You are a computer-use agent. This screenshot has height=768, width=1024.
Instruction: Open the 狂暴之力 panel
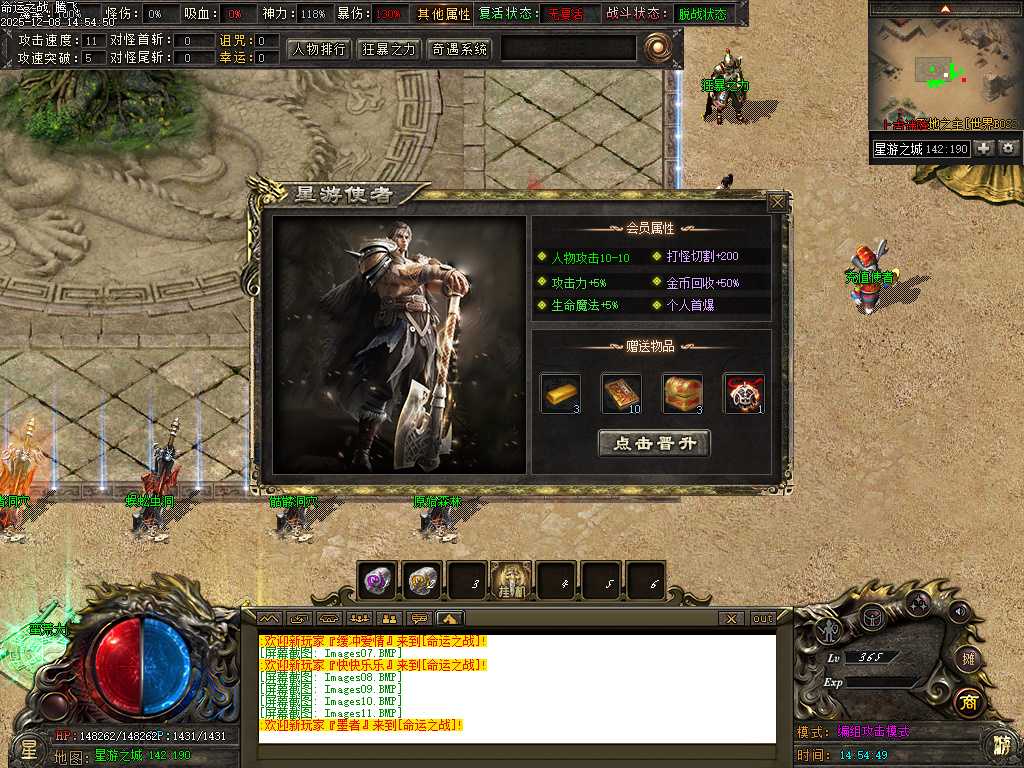click(x=388, y=49)
